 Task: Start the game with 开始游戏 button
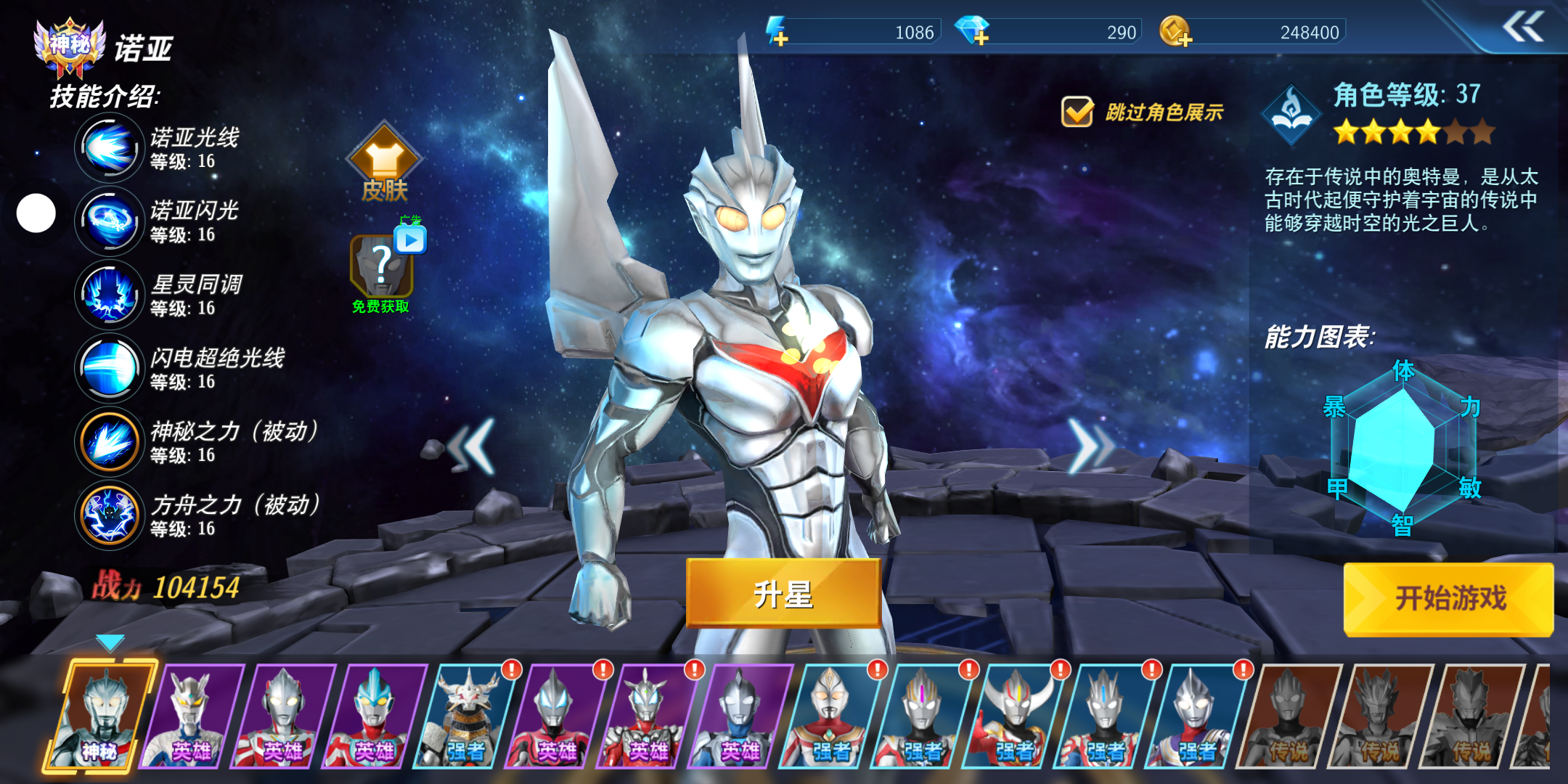pos(1448,599)
